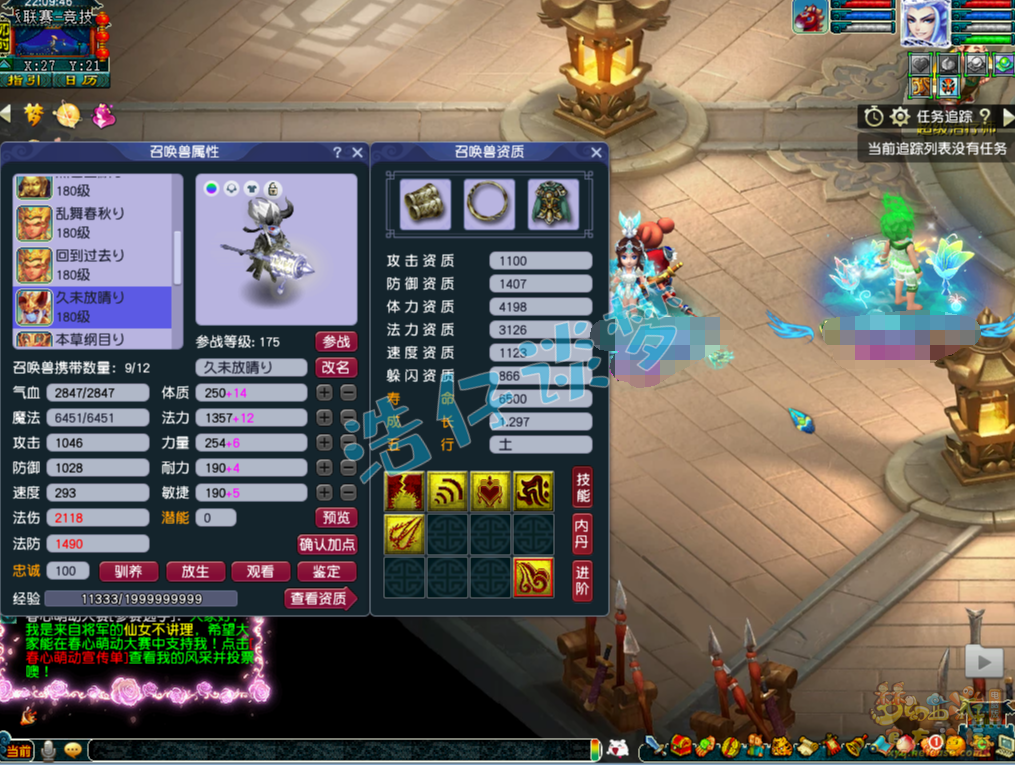1015x765 pixels.
Task: Click the video play button overlay
Action: [x=984, y=661]
